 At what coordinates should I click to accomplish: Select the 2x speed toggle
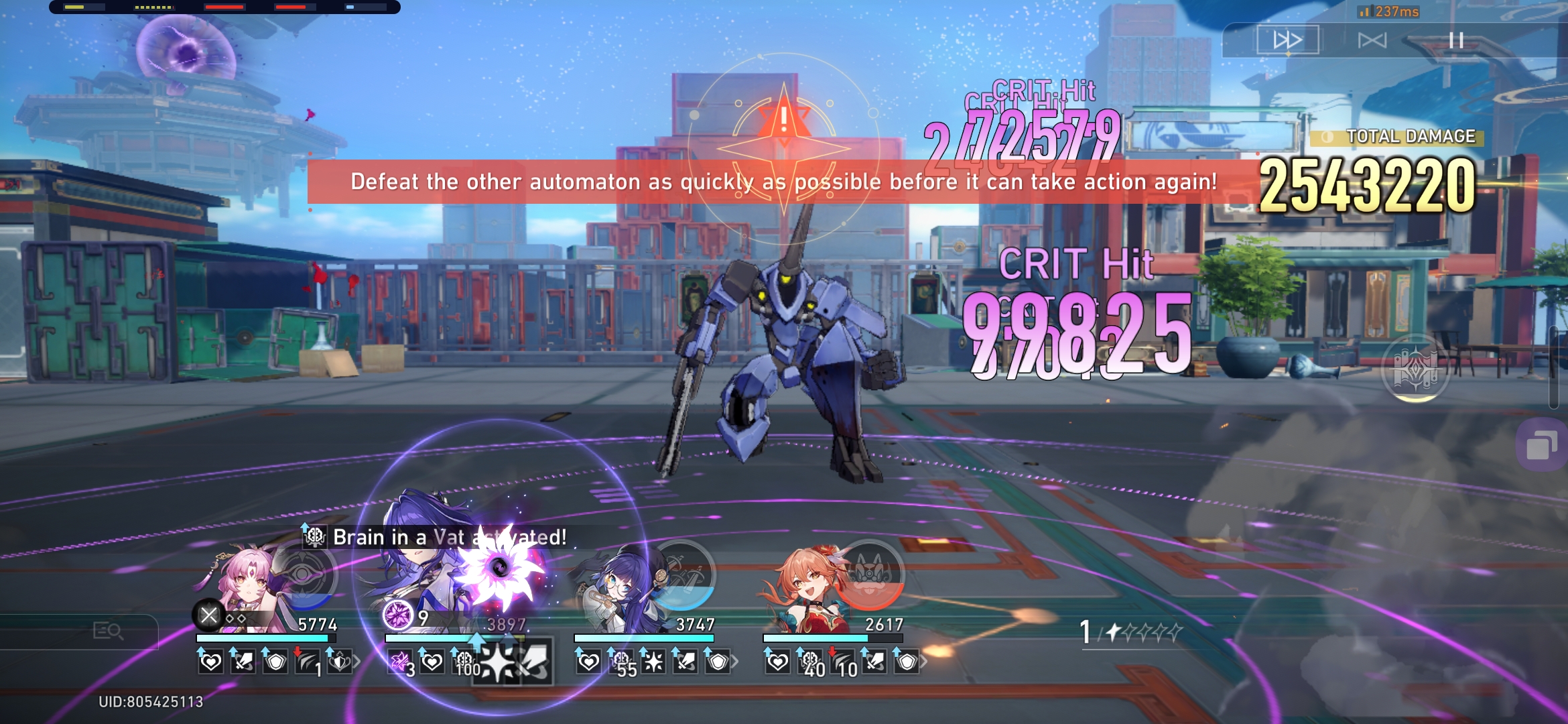click(1288, 40)
